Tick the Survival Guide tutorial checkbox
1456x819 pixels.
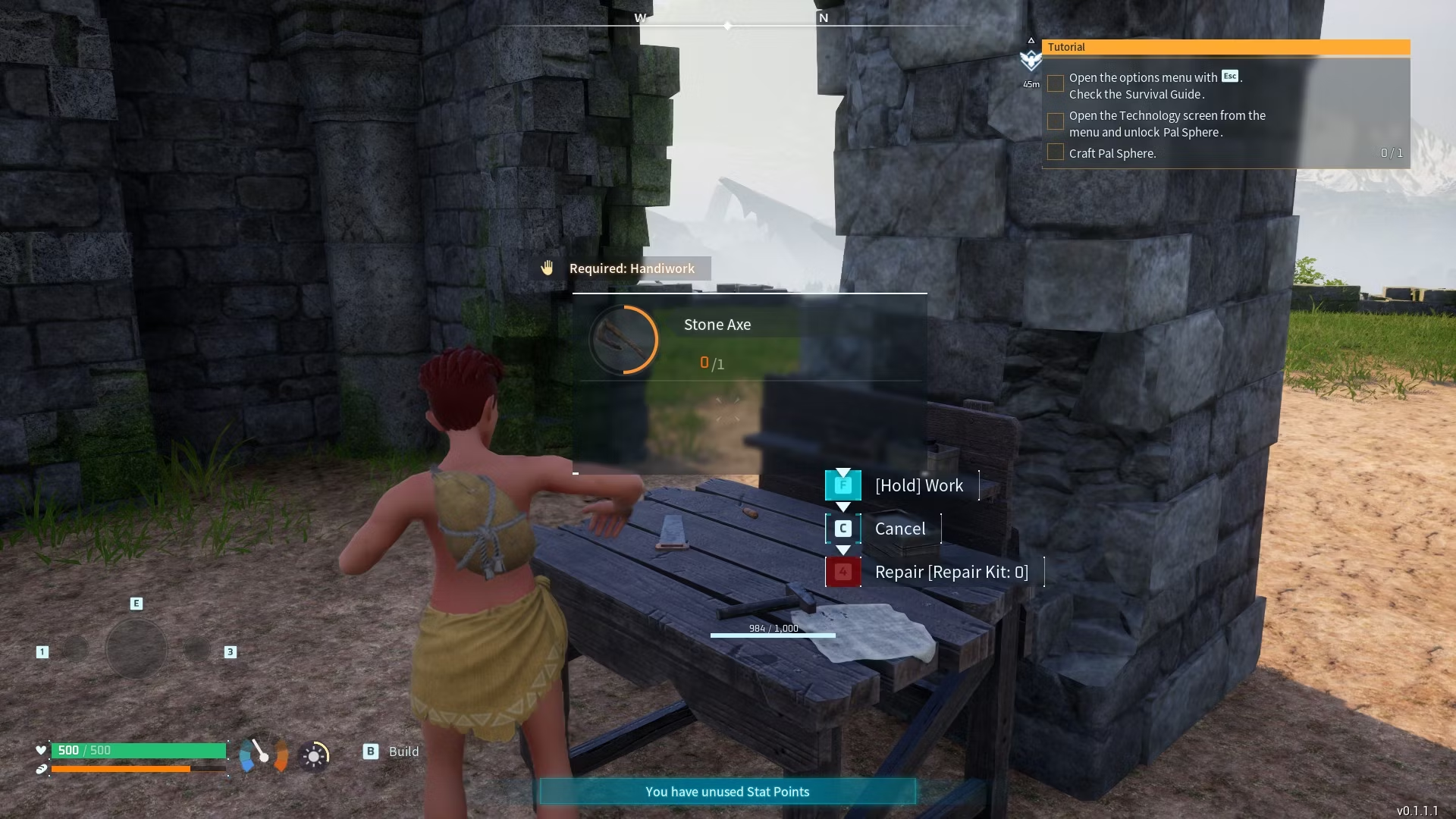coord(1055,83)
